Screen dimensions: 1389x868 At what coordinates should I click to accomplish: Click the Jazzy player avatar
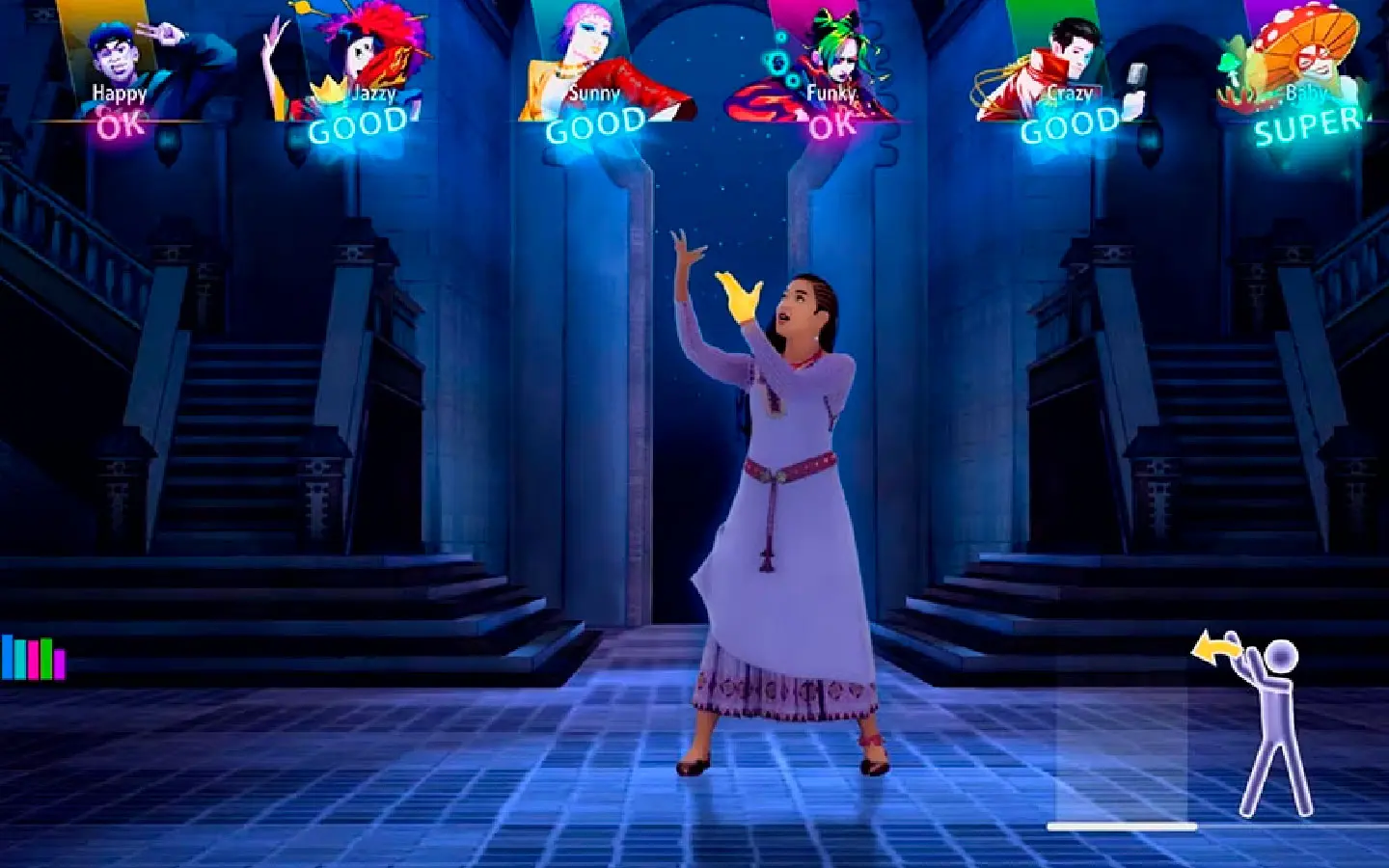(x=357, y=53)
